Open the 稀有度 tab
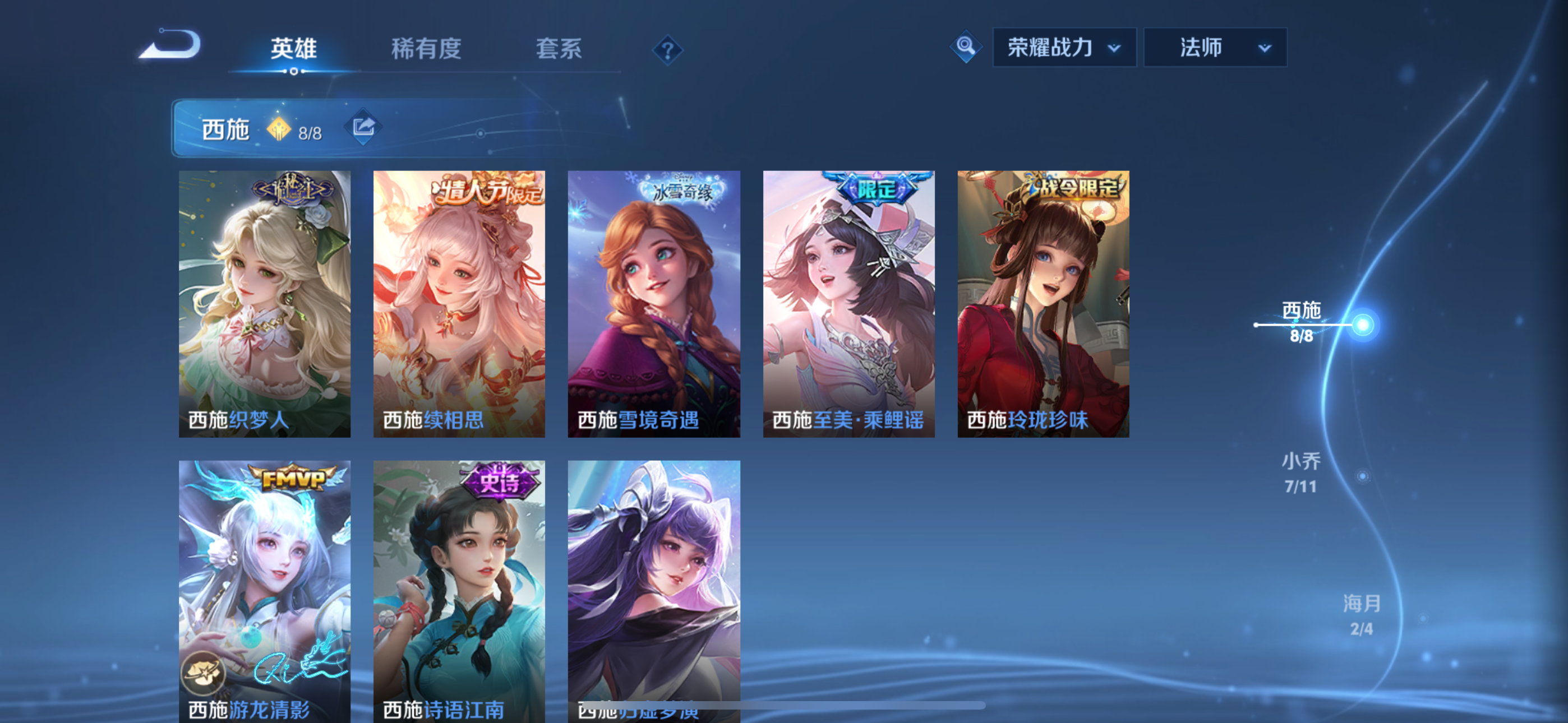This screenshot has height=723, width=1568. (426, 49)
